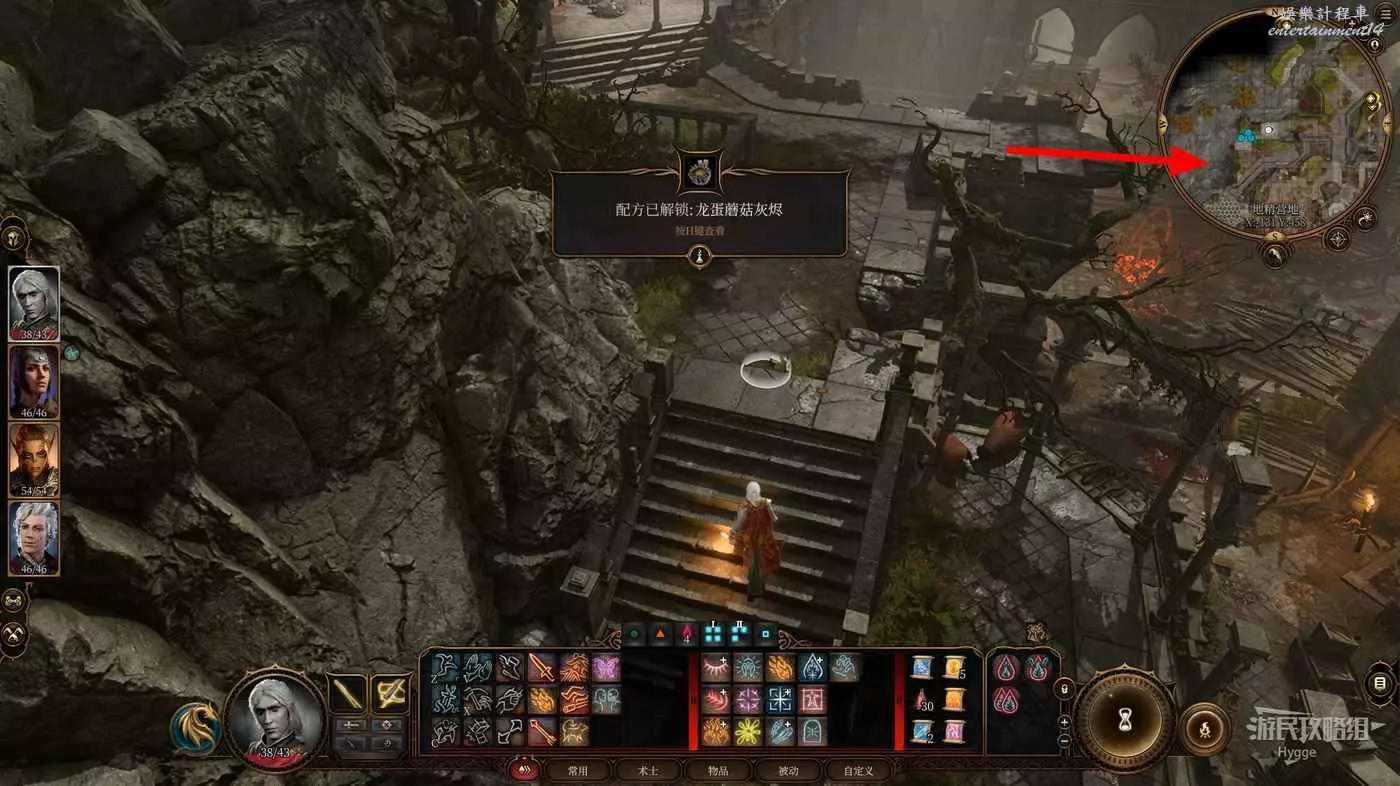Select the purple-haired companion portrait
This screenshot has height=786, width=1400.
pyautogui.click(x=34, y=382)
